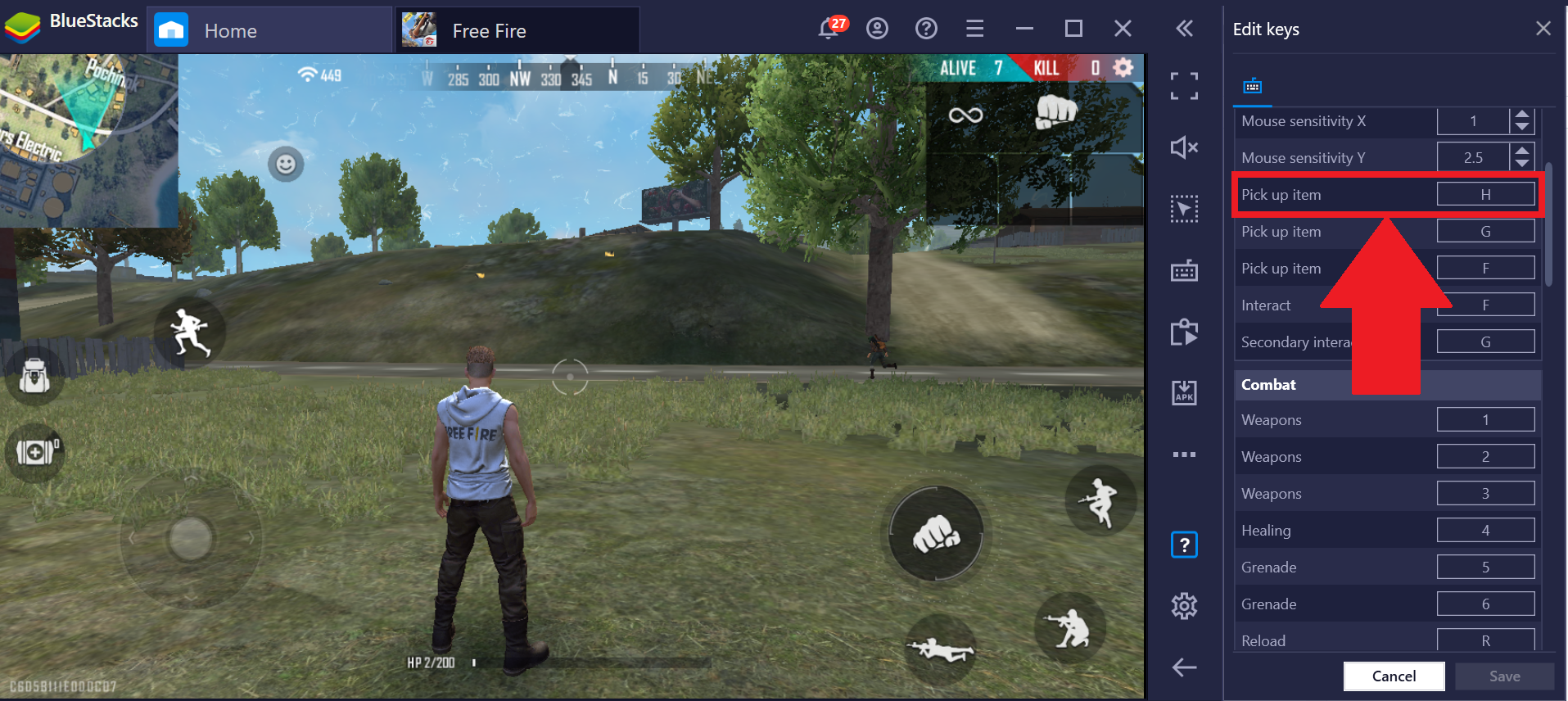The image size is (1568, 701).
Task: Tap the fist attack button
Action: click(x=936, y=535)
